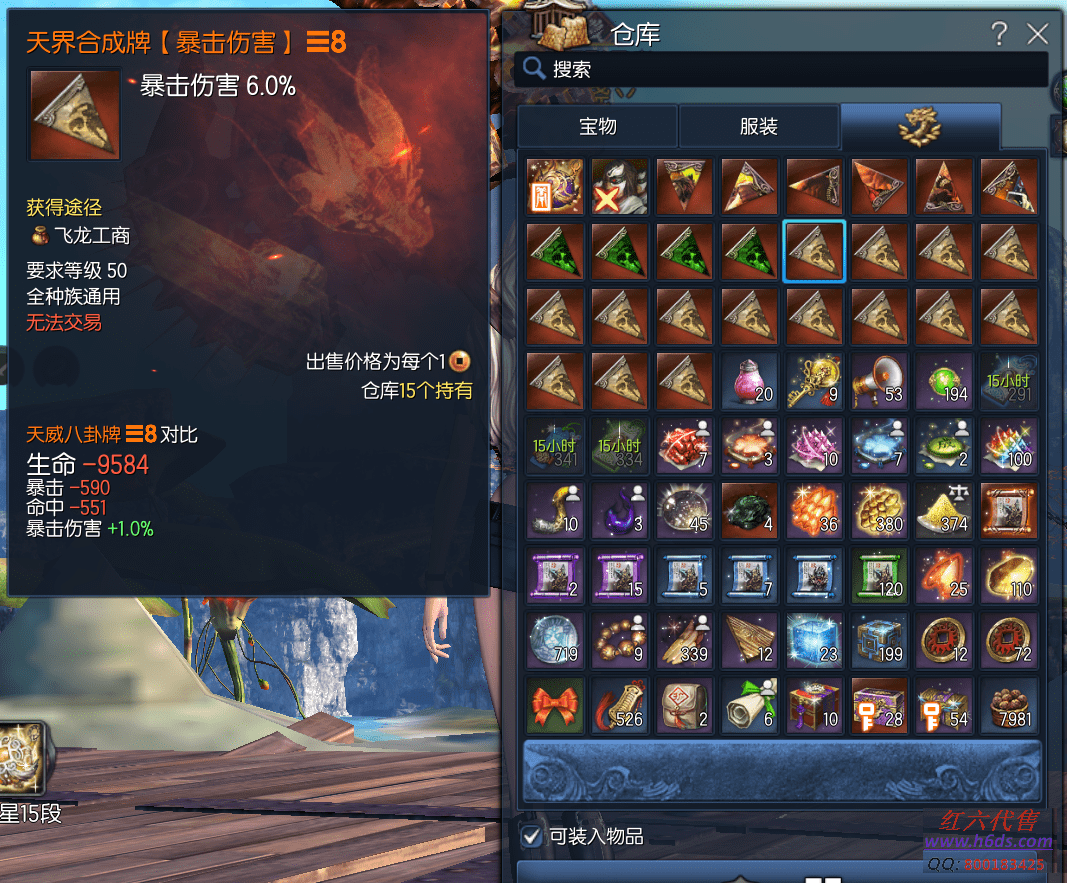Select the highlighted blue-bordered triangle tile

814,252
